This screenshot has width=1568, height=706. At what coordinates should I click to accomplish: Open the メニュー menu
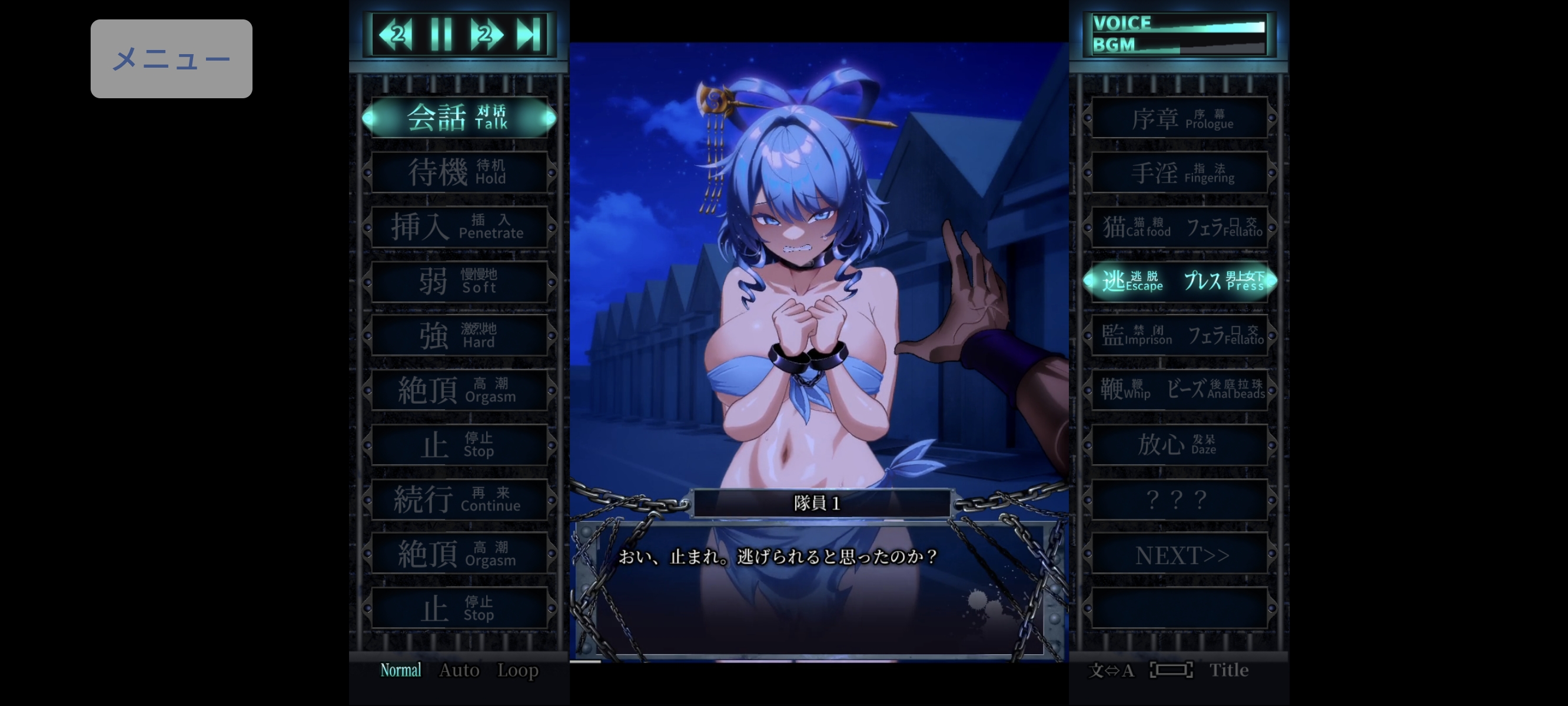pyautogui.click(x=172, y=58)
